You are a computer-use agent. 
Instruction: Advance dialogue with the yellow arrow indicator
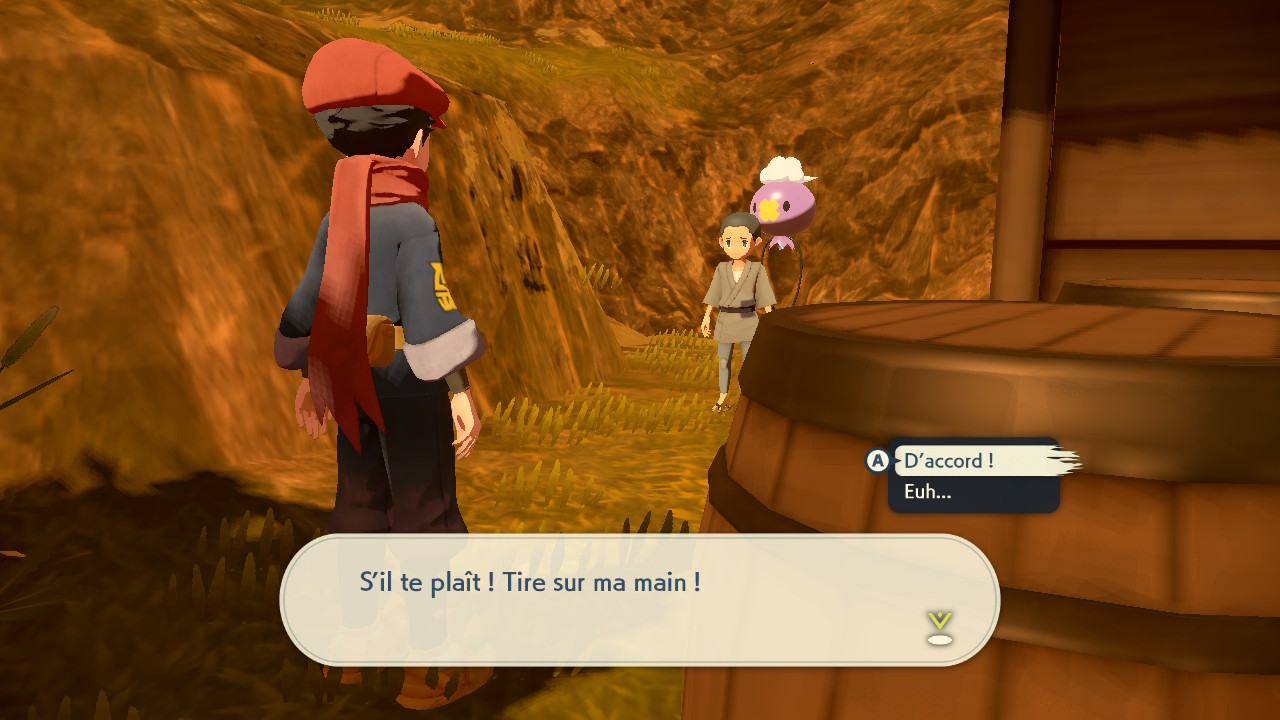pos(939,627)
